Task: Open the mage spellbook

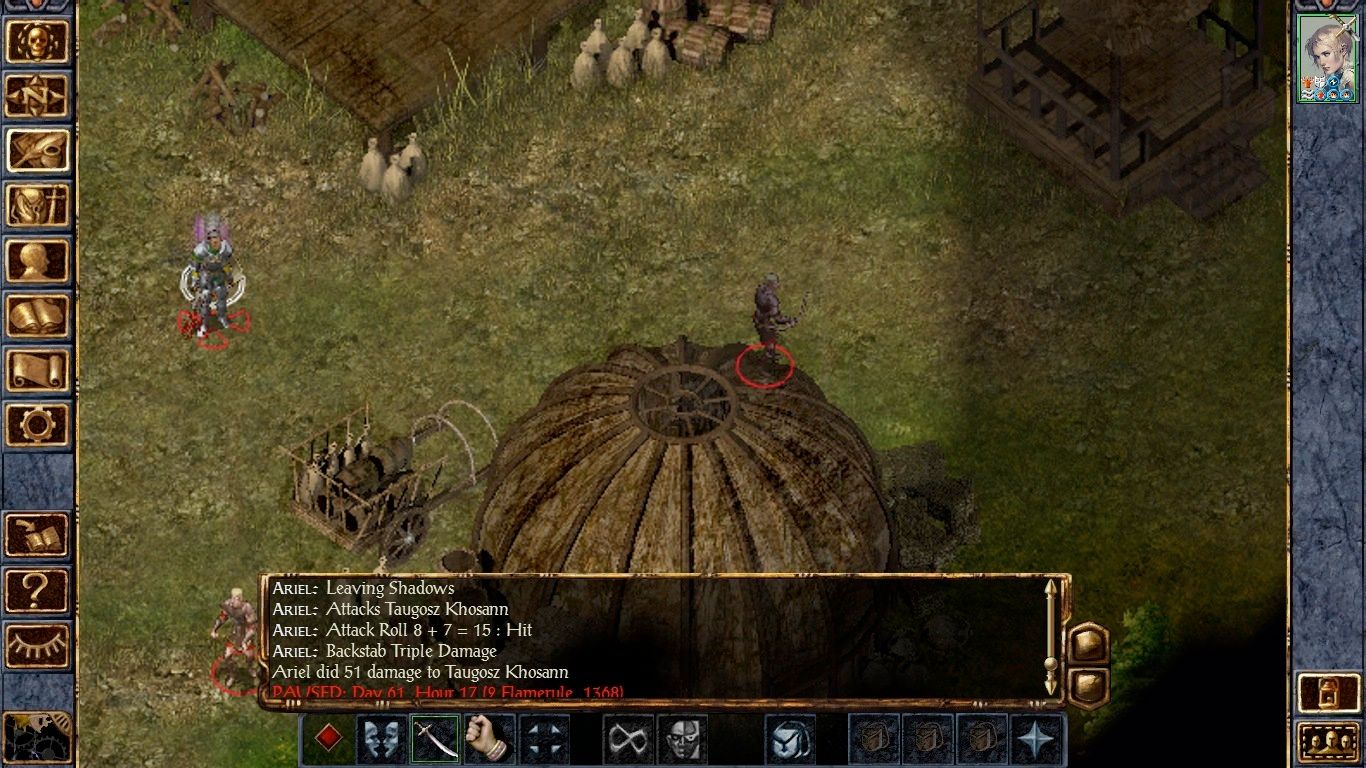Action: click(38, 317)
